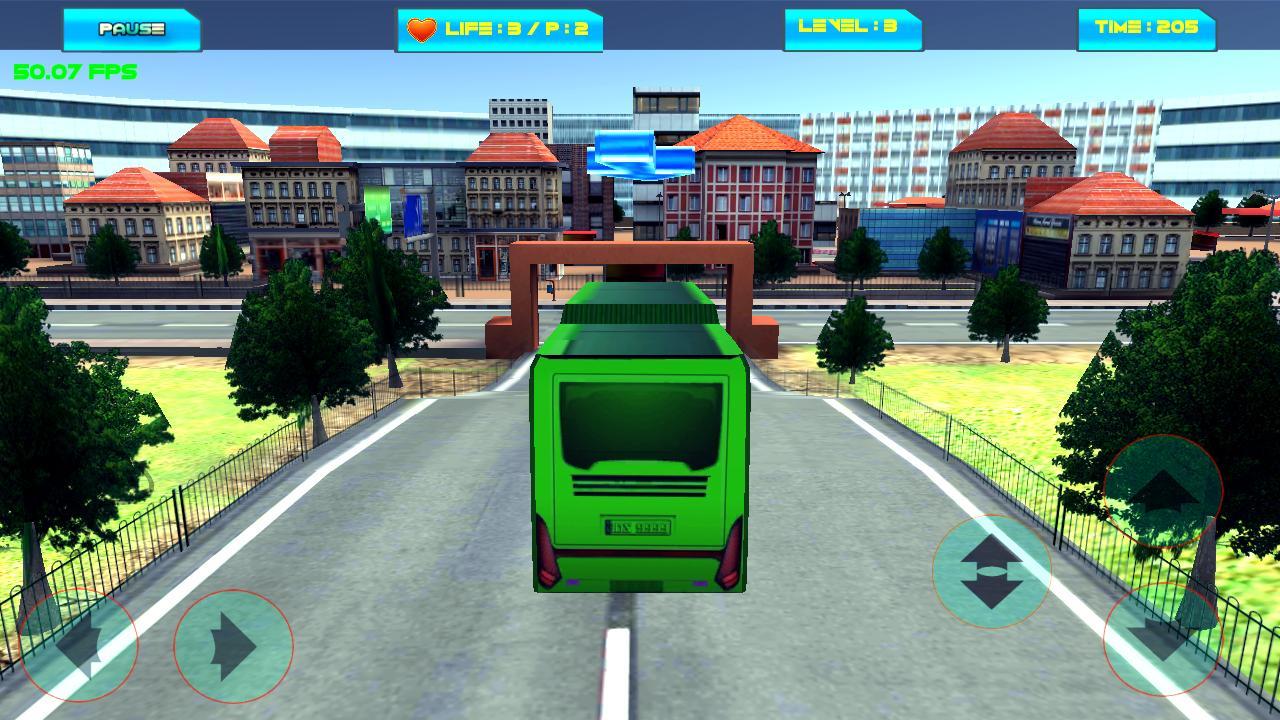This screenshot has height=720, width=1280.
Task: Select the TIME : 205 display panel
Action: click(1144, 30)
